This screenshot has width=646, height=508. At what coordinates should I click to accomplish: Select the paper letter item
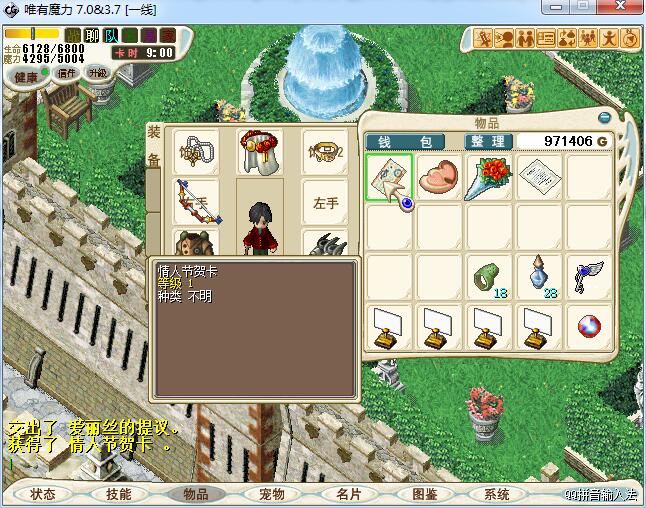click(x=539, y=177)
